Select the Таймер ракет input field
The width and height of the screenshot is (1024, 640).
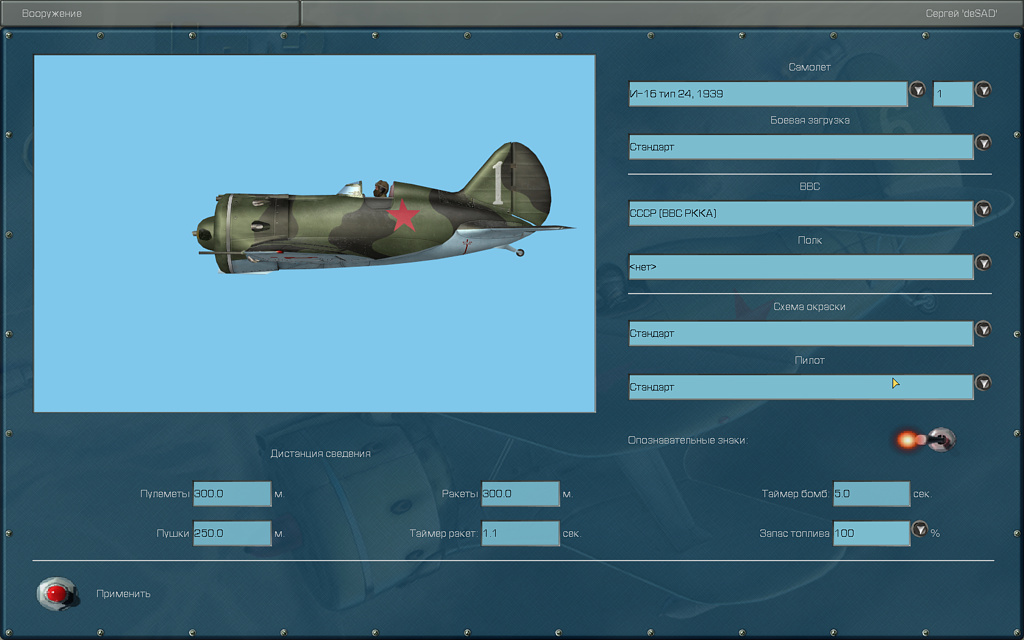pyautogui.click(x=520, y=534)
